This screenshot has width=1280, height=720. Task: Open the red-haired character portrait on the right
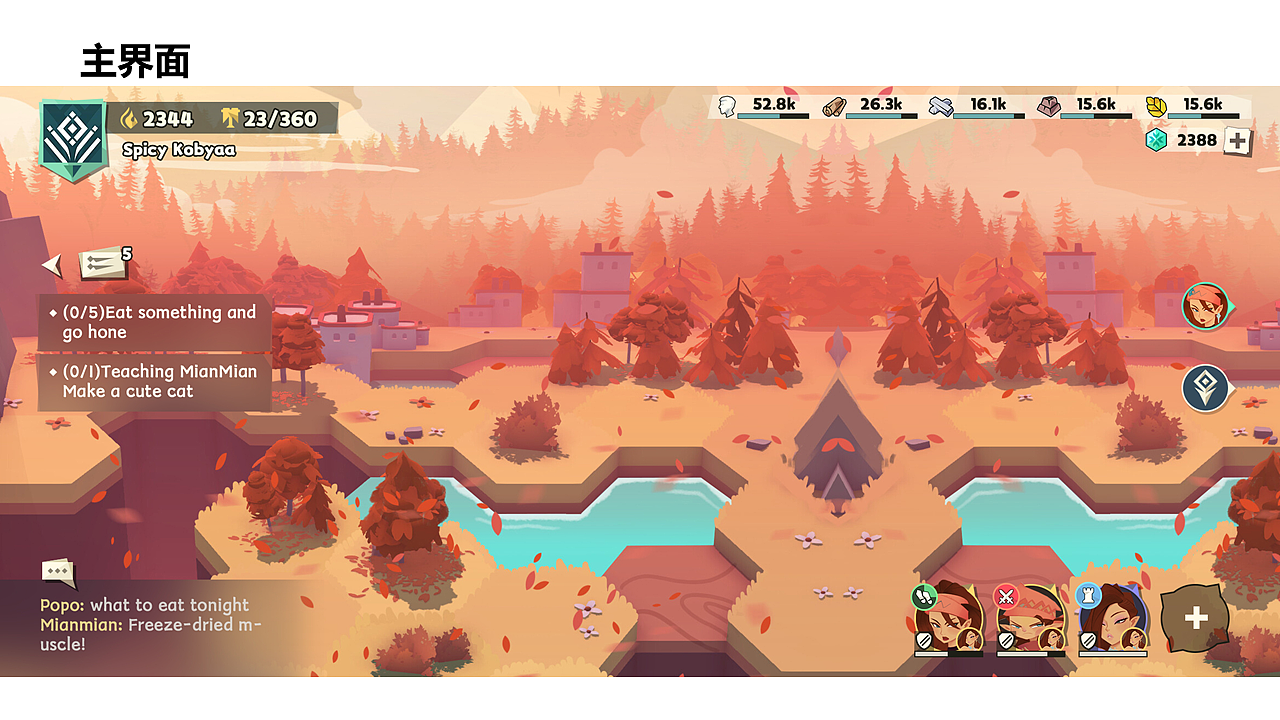(x=1205, y=307)
